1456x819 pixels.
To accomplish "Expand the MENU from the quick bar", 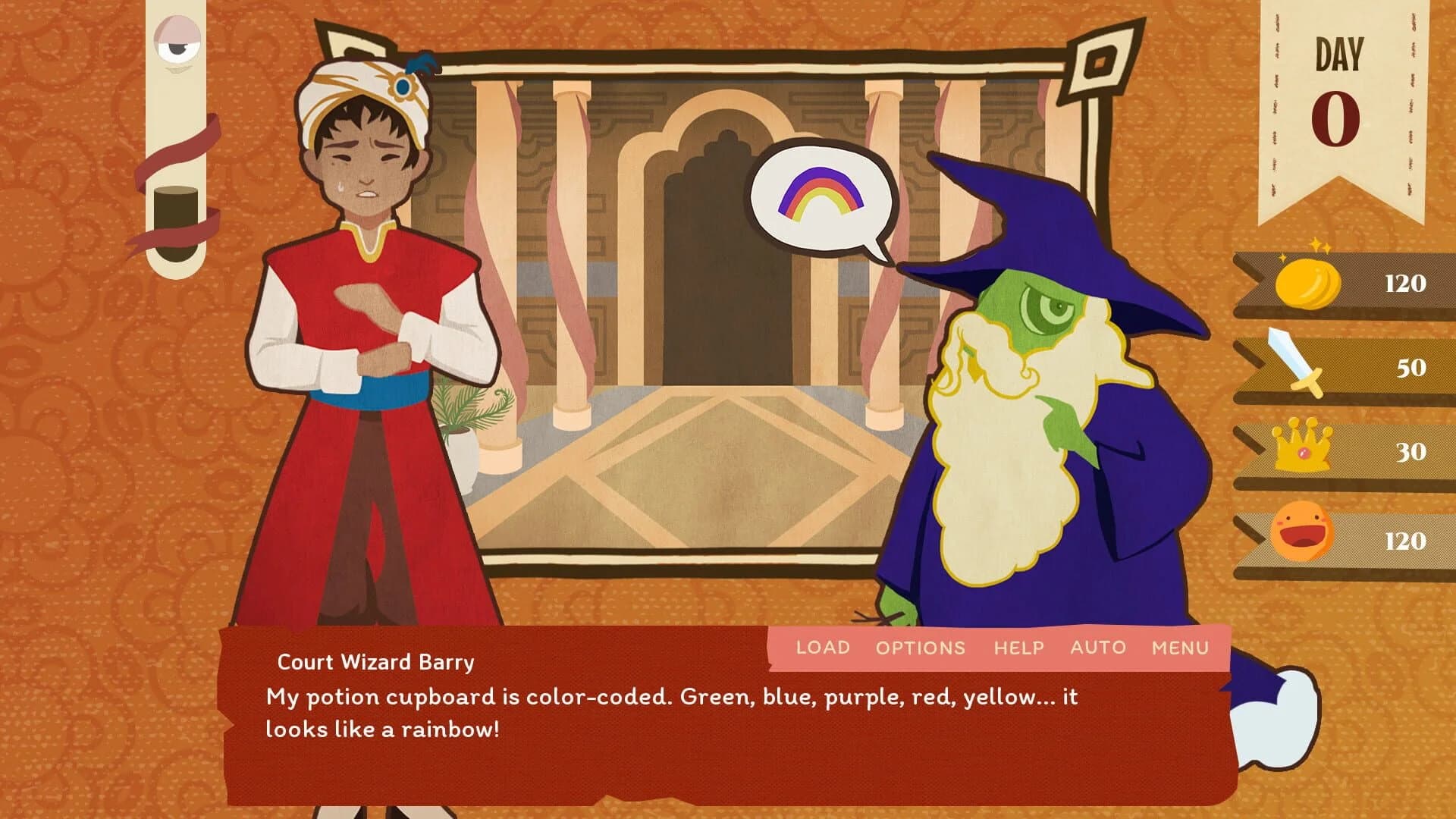I will click(1181, 648).
